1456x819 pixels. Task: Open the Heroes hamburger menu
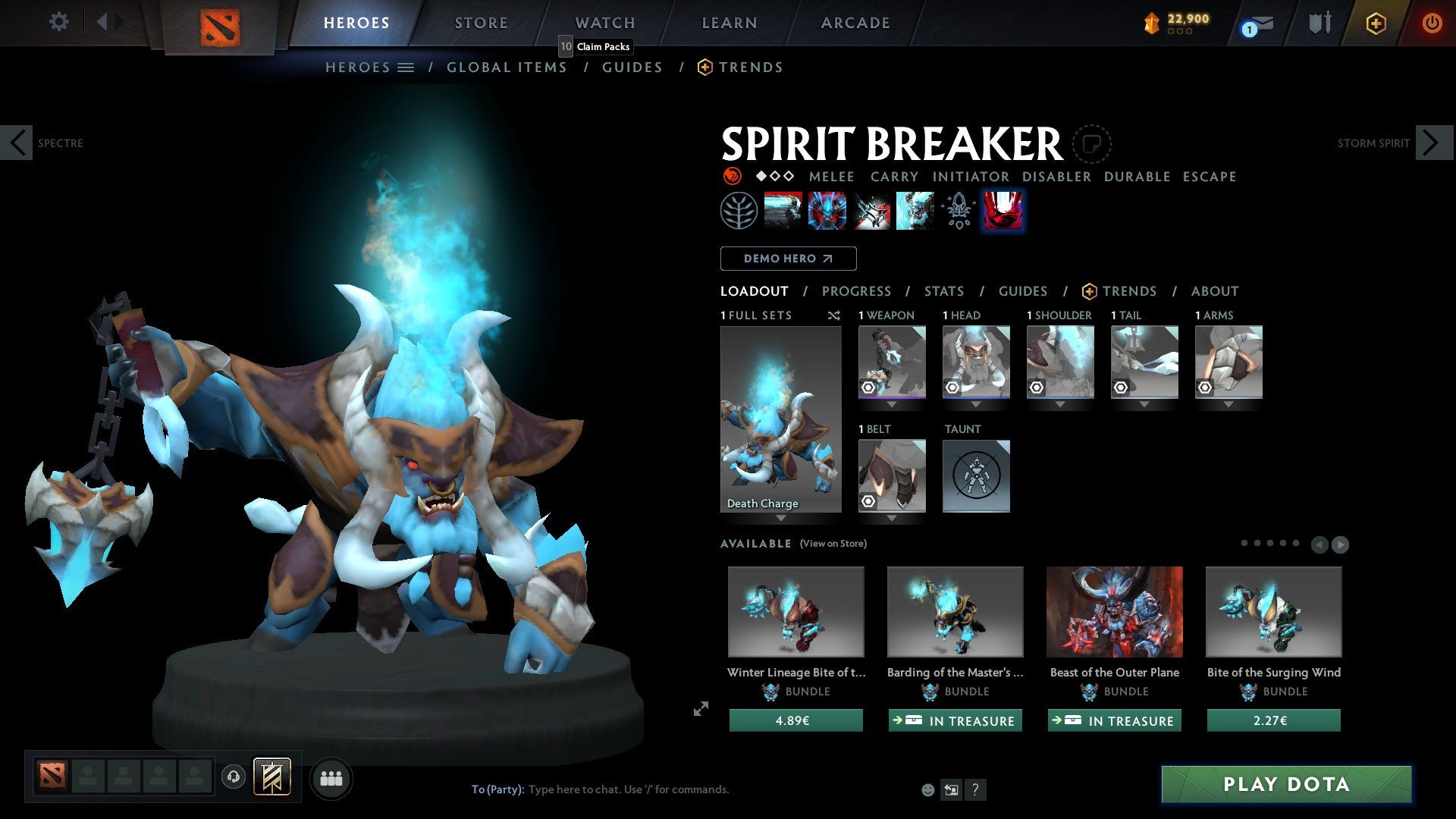click(x=406, y=67)
